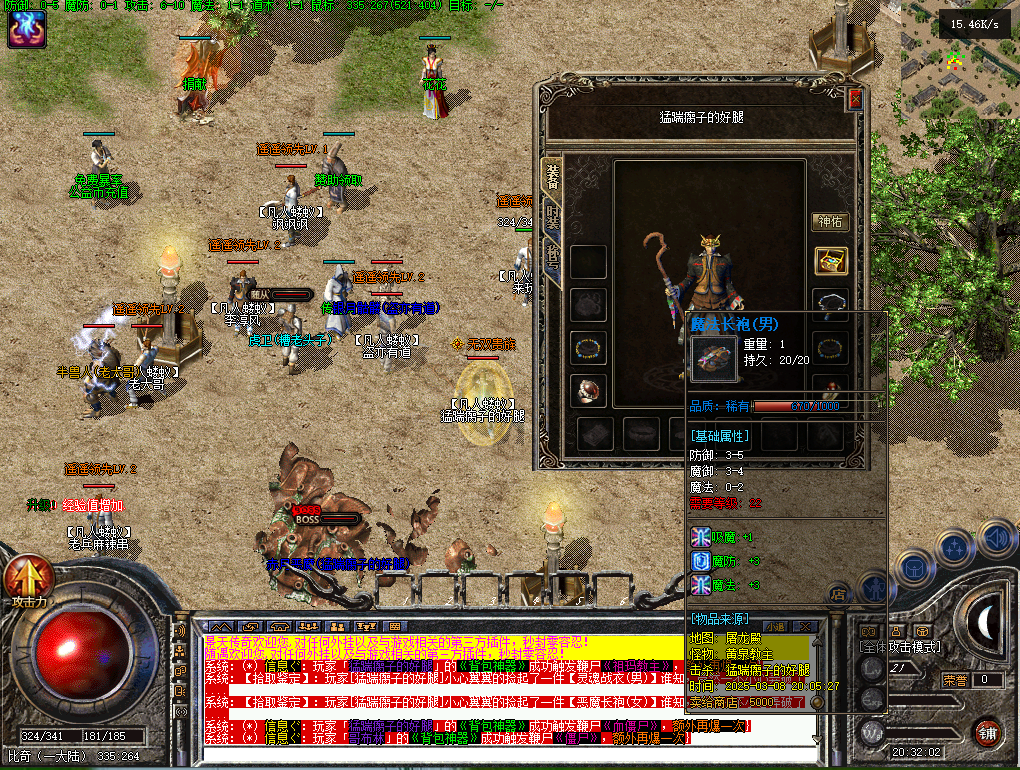1020x770 pixels.
Task: Click the 小退 logout button
Action: (x=777, y=627)
